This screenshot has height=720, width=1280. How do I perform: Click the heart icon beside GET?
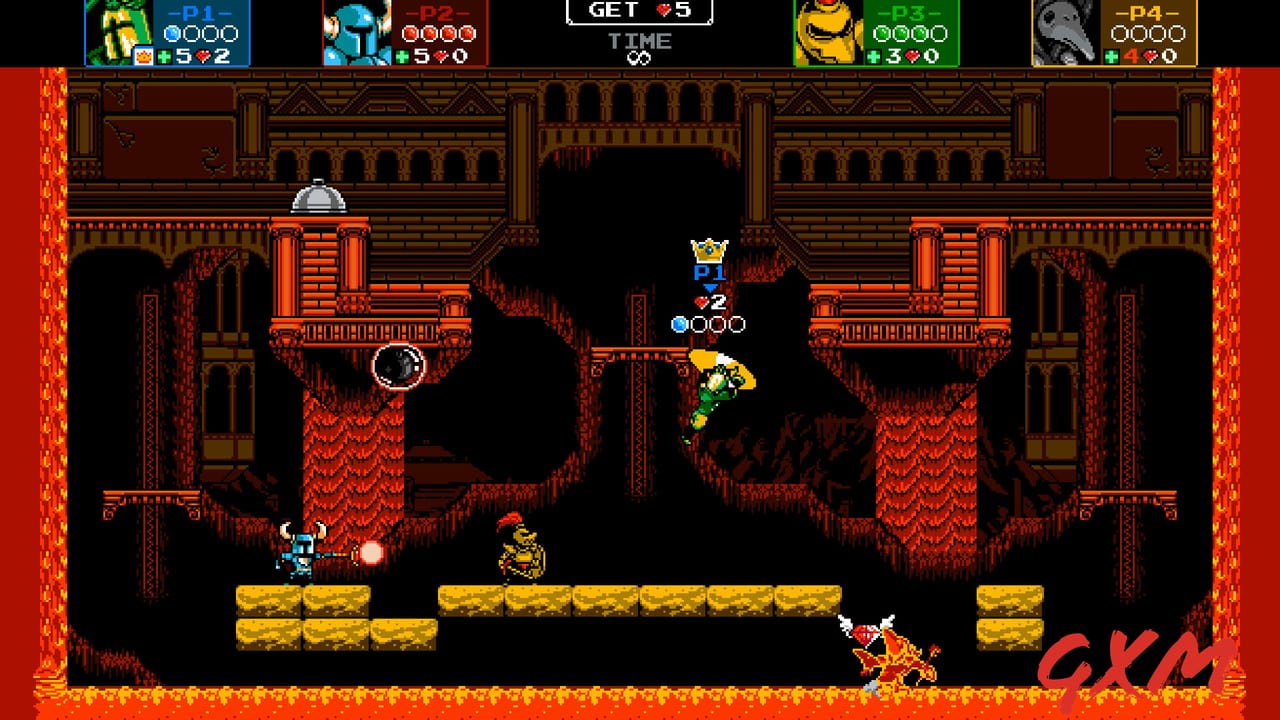[664, 11]
